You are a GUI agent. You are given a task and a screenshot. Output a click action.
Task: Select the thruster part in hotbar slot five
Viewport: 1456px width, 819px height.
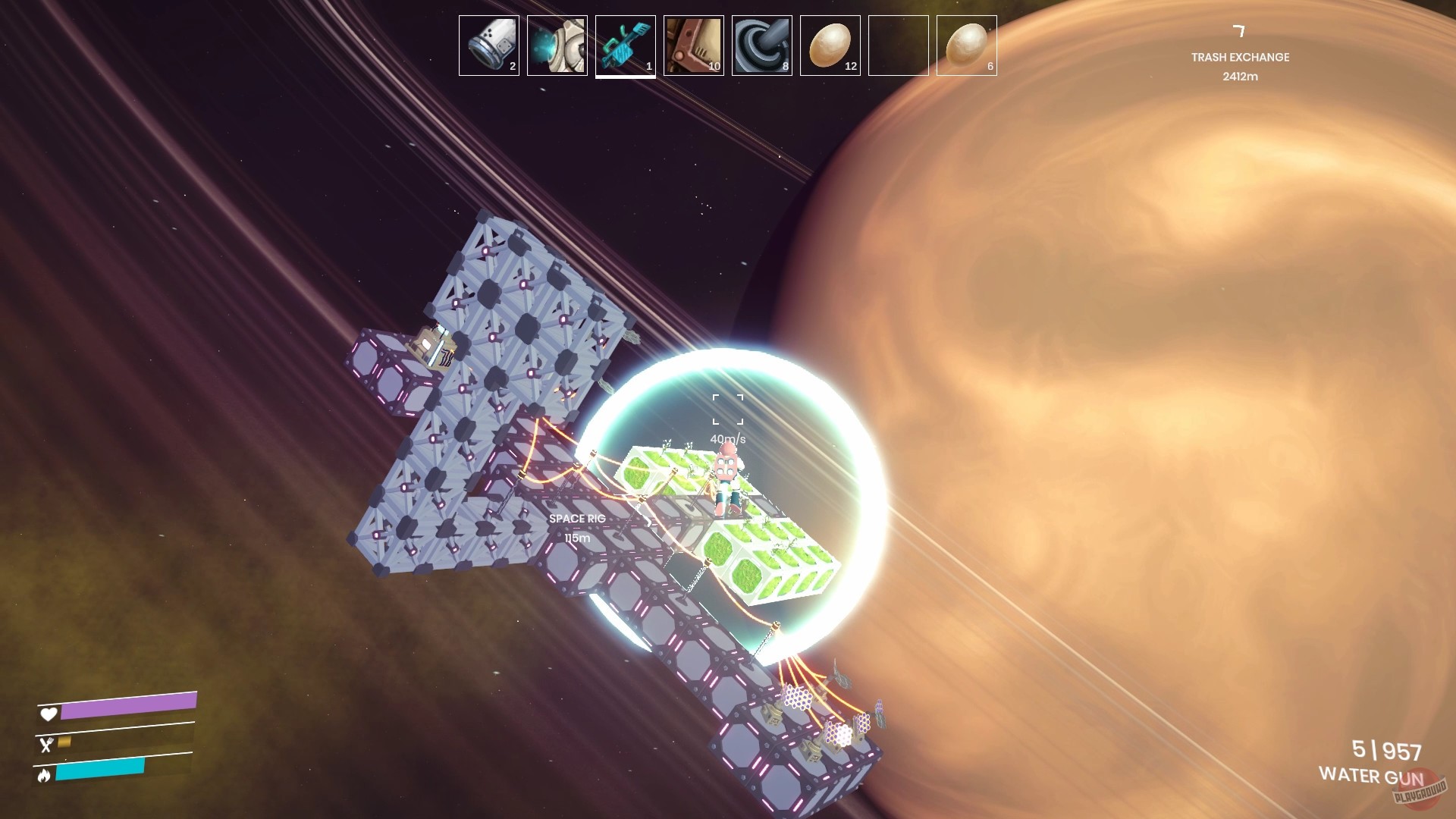(x=761, y=44)
